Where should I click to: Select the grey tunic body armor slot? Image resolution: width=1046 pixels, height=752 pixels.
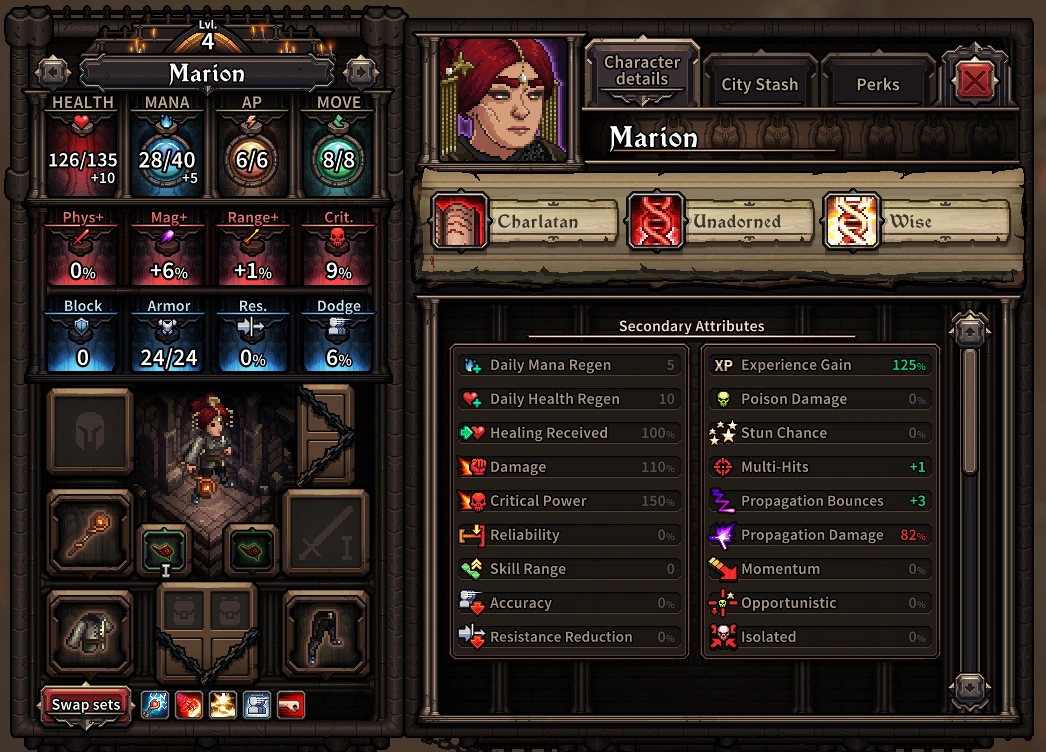click(x=89, y=632)
